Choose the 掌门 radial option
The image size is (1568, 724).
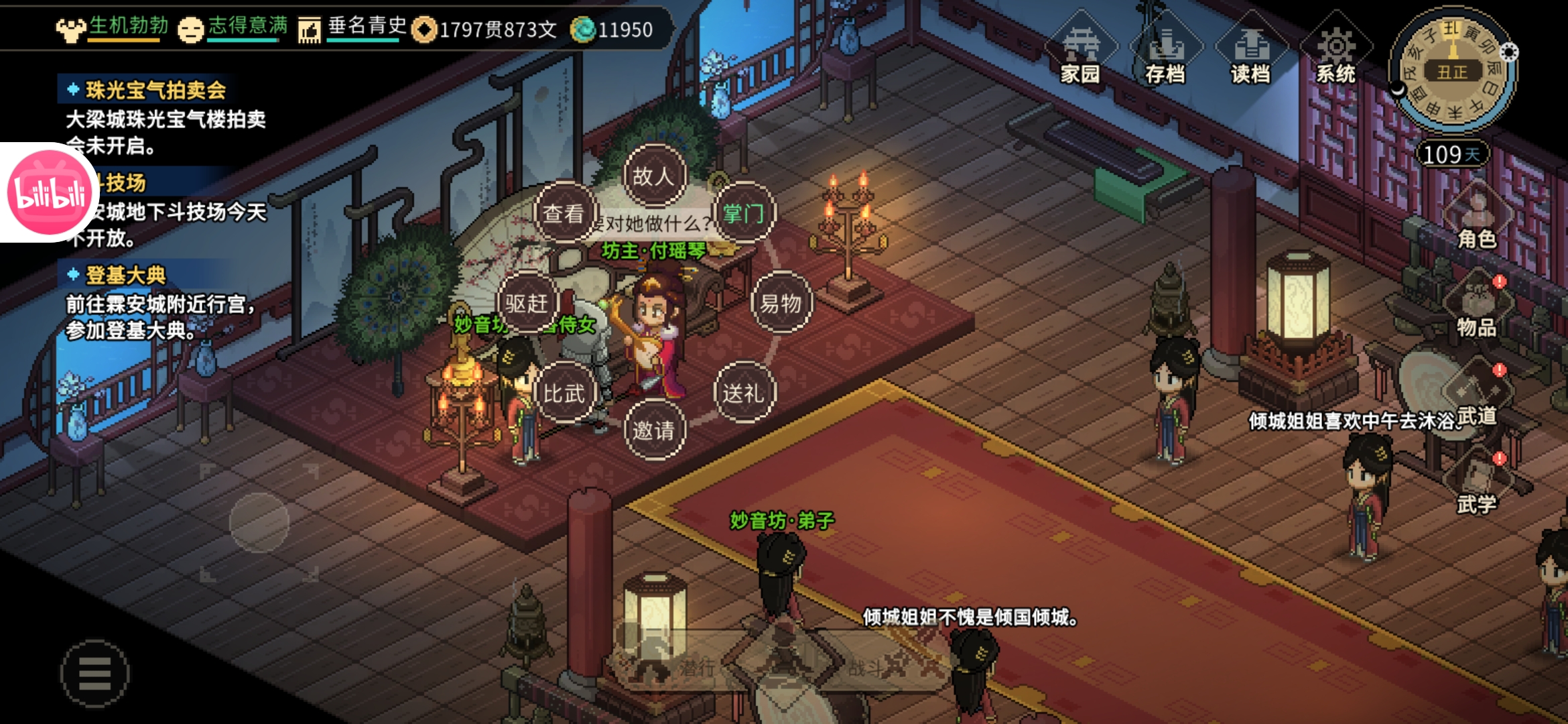coord(744,213)
